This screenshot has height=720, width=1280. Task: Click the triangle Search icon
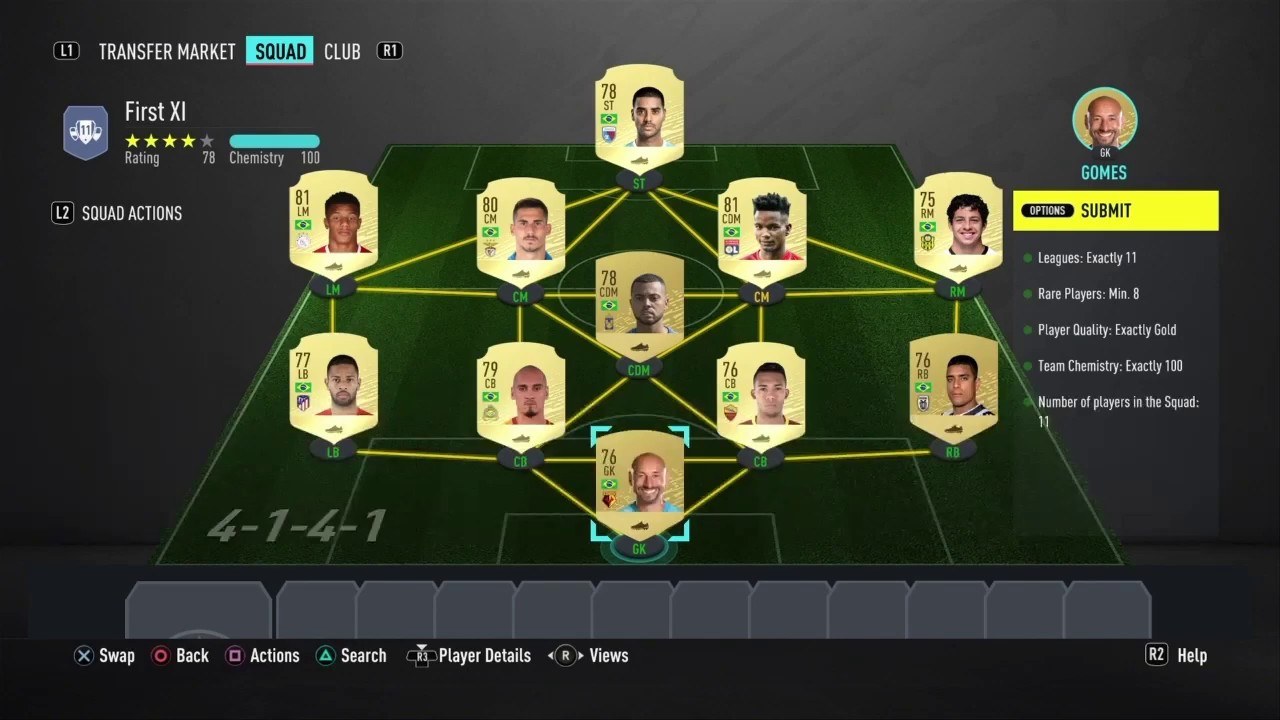coord(325,655)
